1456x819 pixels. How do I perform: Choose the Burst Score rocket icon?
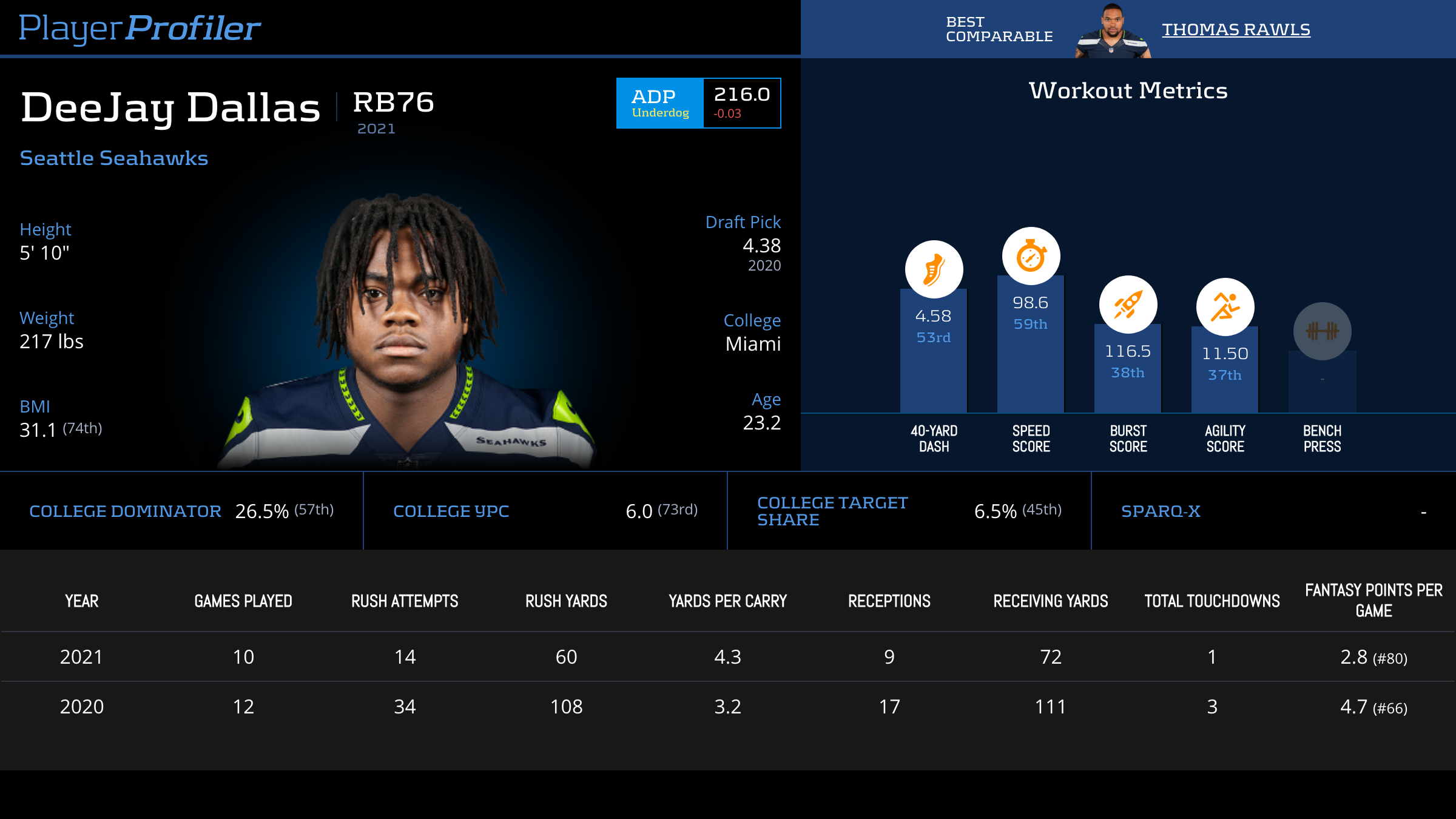(1128, 305)
